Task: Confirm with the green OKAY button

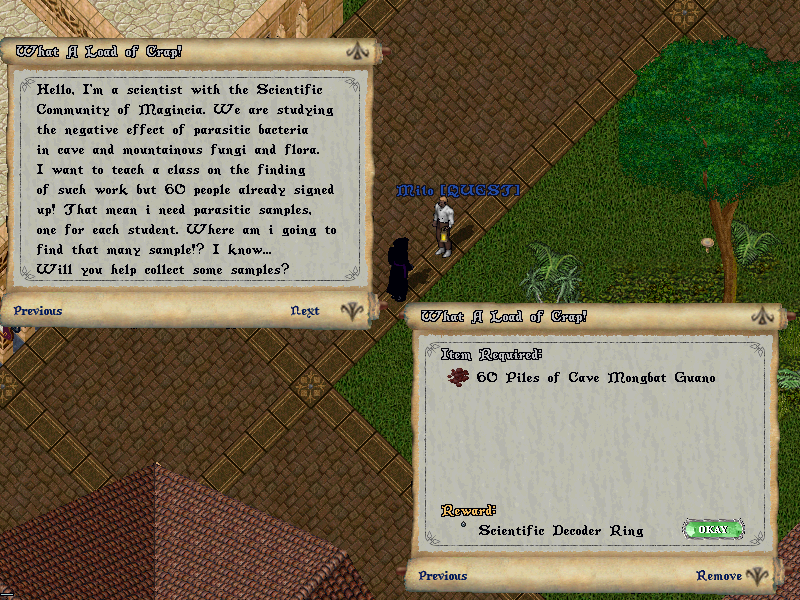Action: [713, 529]
